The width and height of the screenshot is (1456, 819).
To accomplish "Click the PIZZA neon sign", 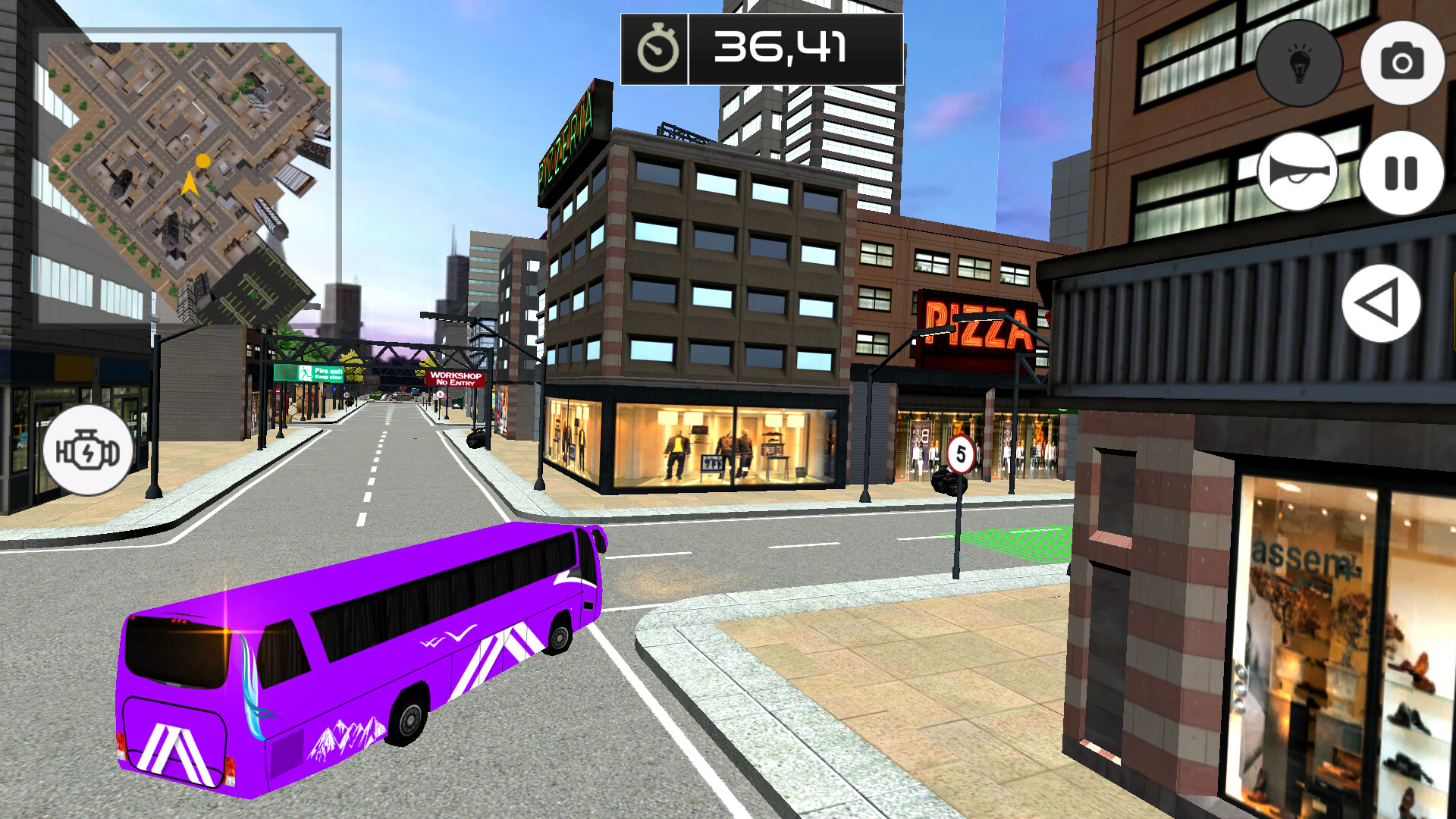I will [x=978, y=325].
